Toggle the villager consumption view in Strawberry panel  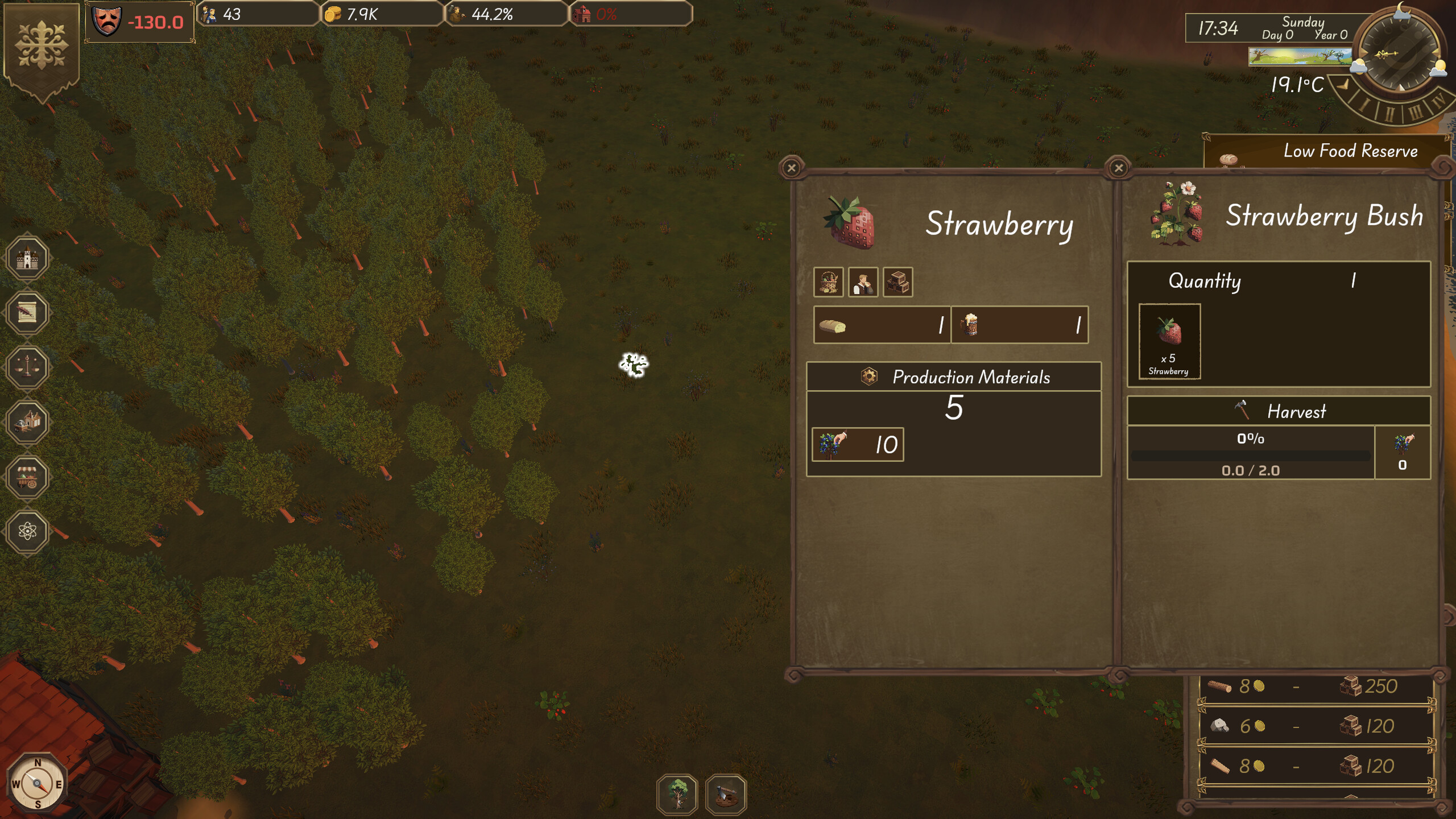click(x=863, y=283)
